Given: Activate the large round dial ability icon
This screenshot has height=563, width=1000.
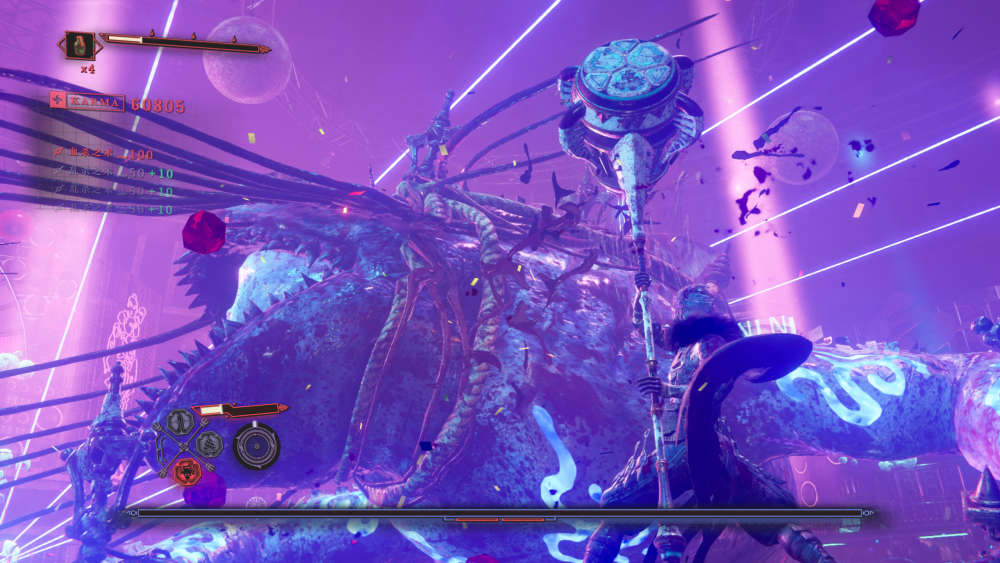Looking at the screenshot, I should pyautogui.click(x=256, y=445).
